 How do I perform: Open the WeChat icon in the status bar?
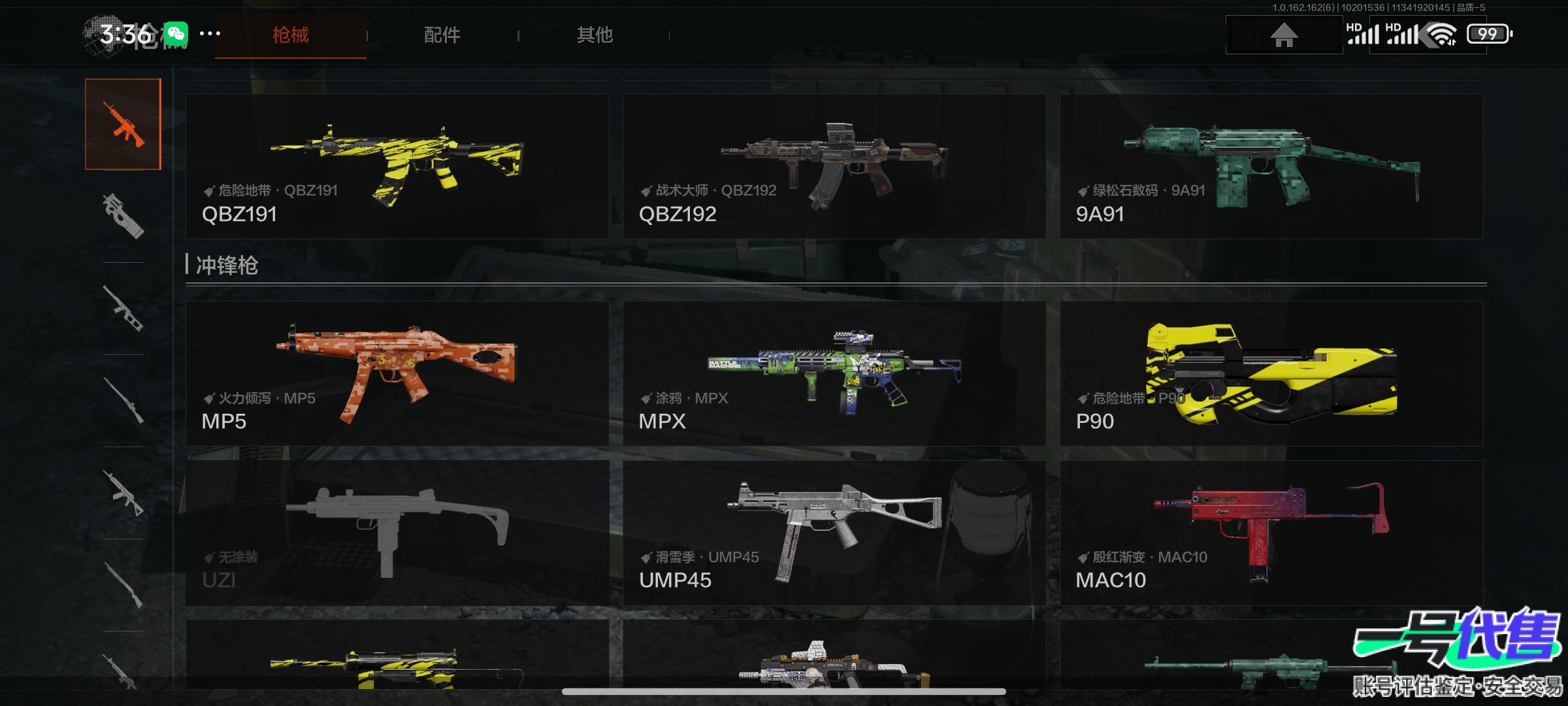[x=176, y=34]
